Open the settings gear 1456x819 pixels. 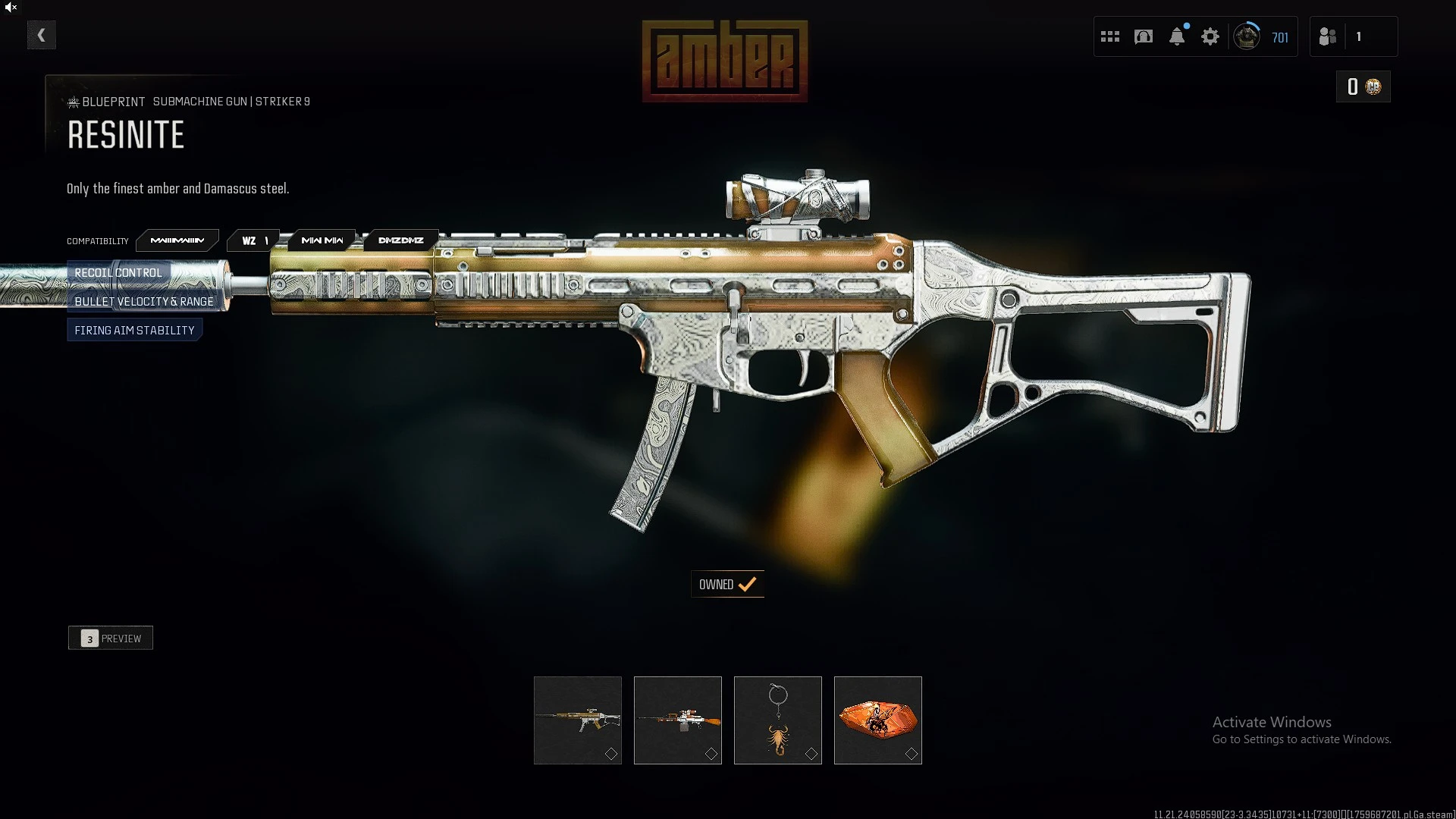click(x=1210, y=36)
